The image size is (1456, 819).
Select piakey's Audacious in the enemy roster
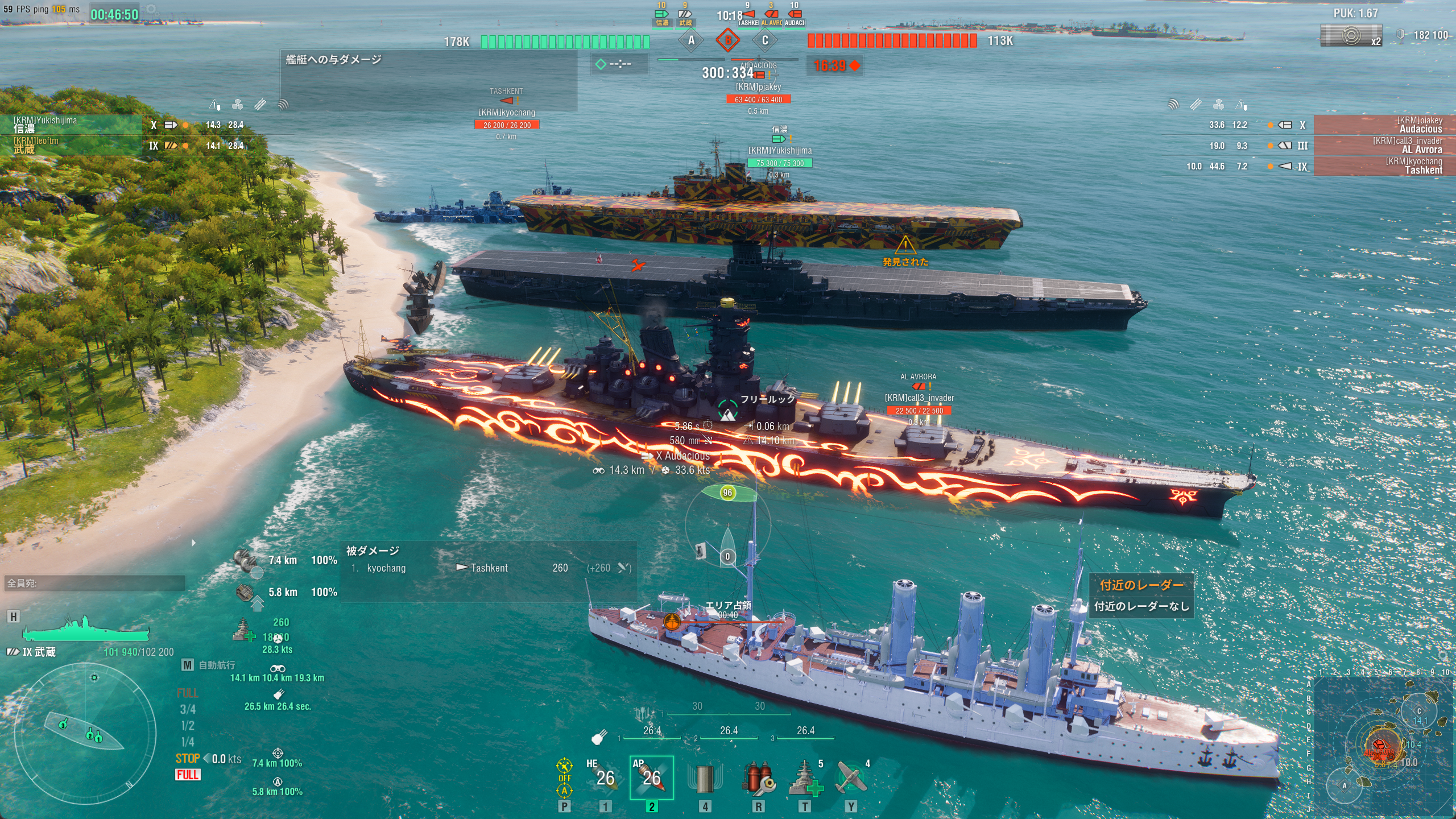(x=1383, y=125)
